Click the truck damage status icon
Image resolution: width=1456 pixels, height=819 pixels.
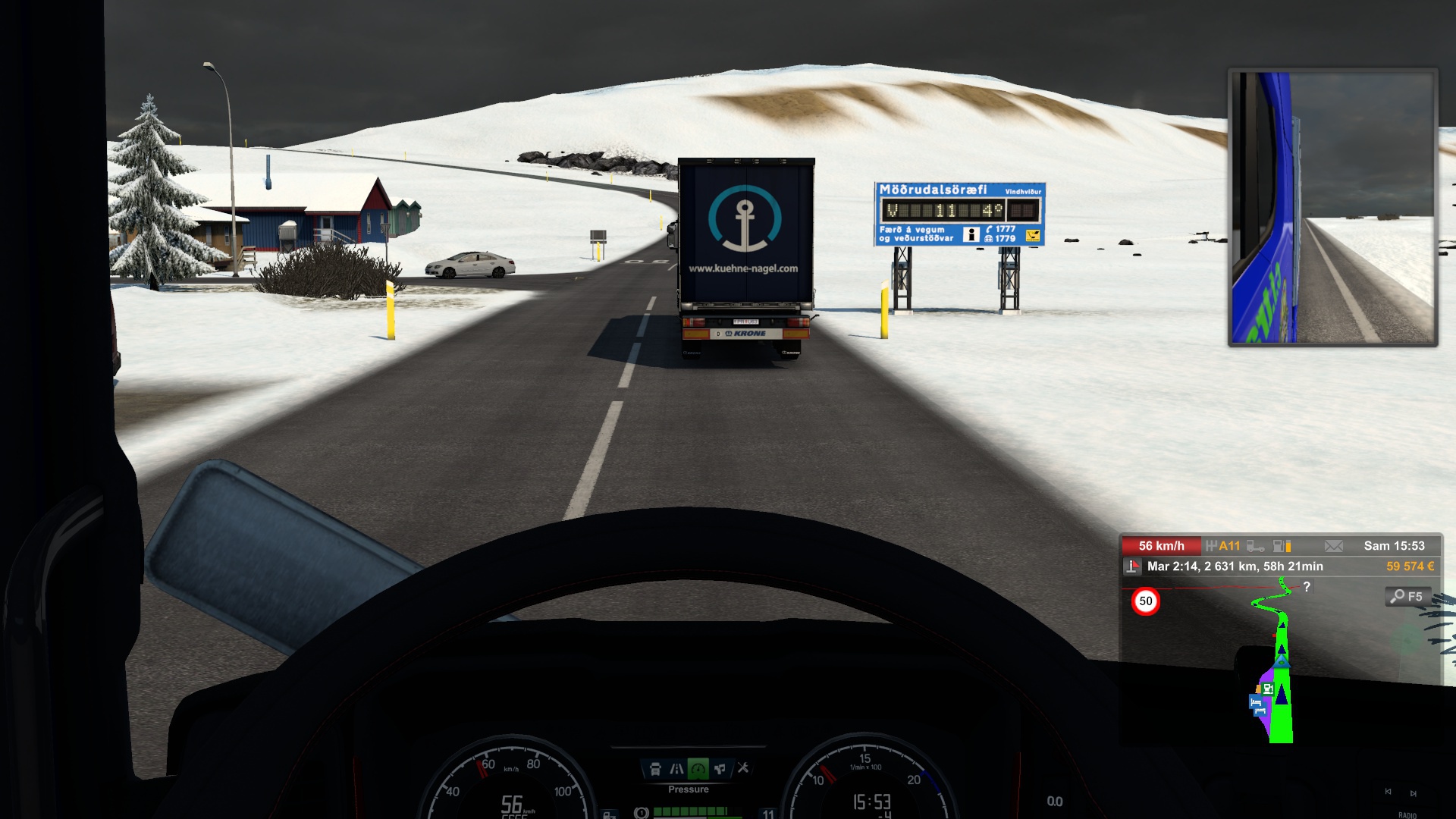(x=1255, y=546)
